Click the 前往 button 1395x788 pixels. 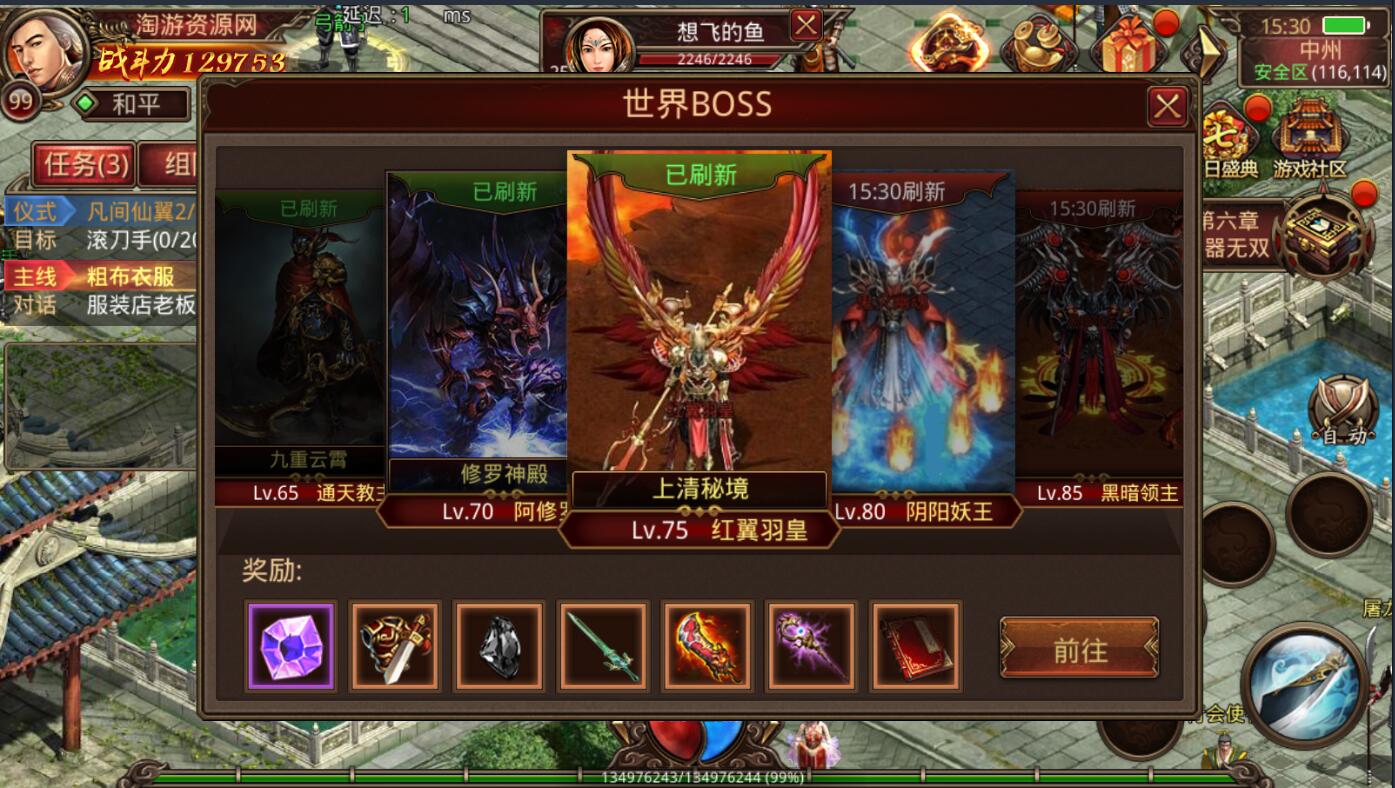[1079, 650]
